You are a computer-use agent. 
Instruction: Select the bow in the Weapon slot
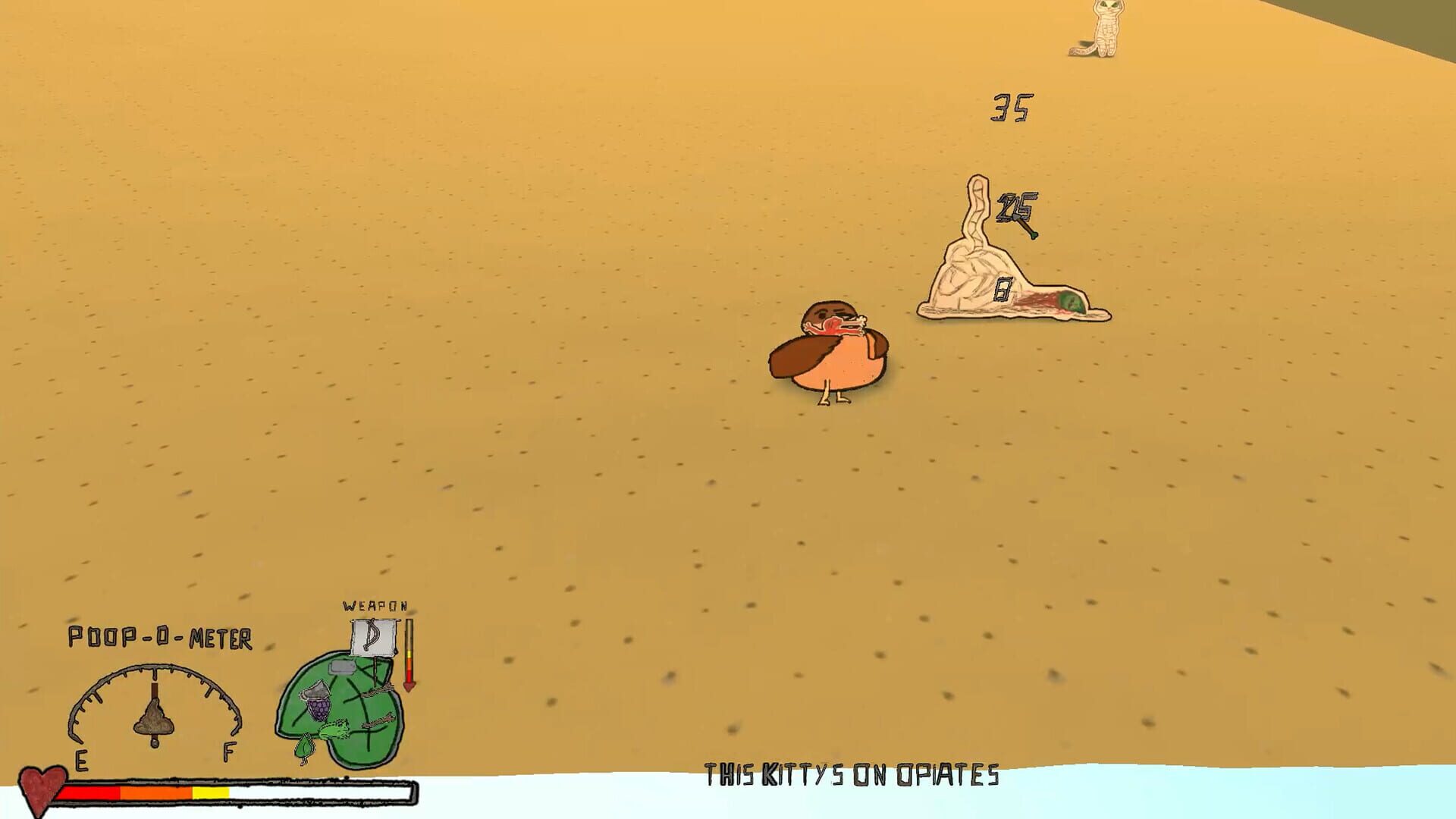(x=374, y=637)
